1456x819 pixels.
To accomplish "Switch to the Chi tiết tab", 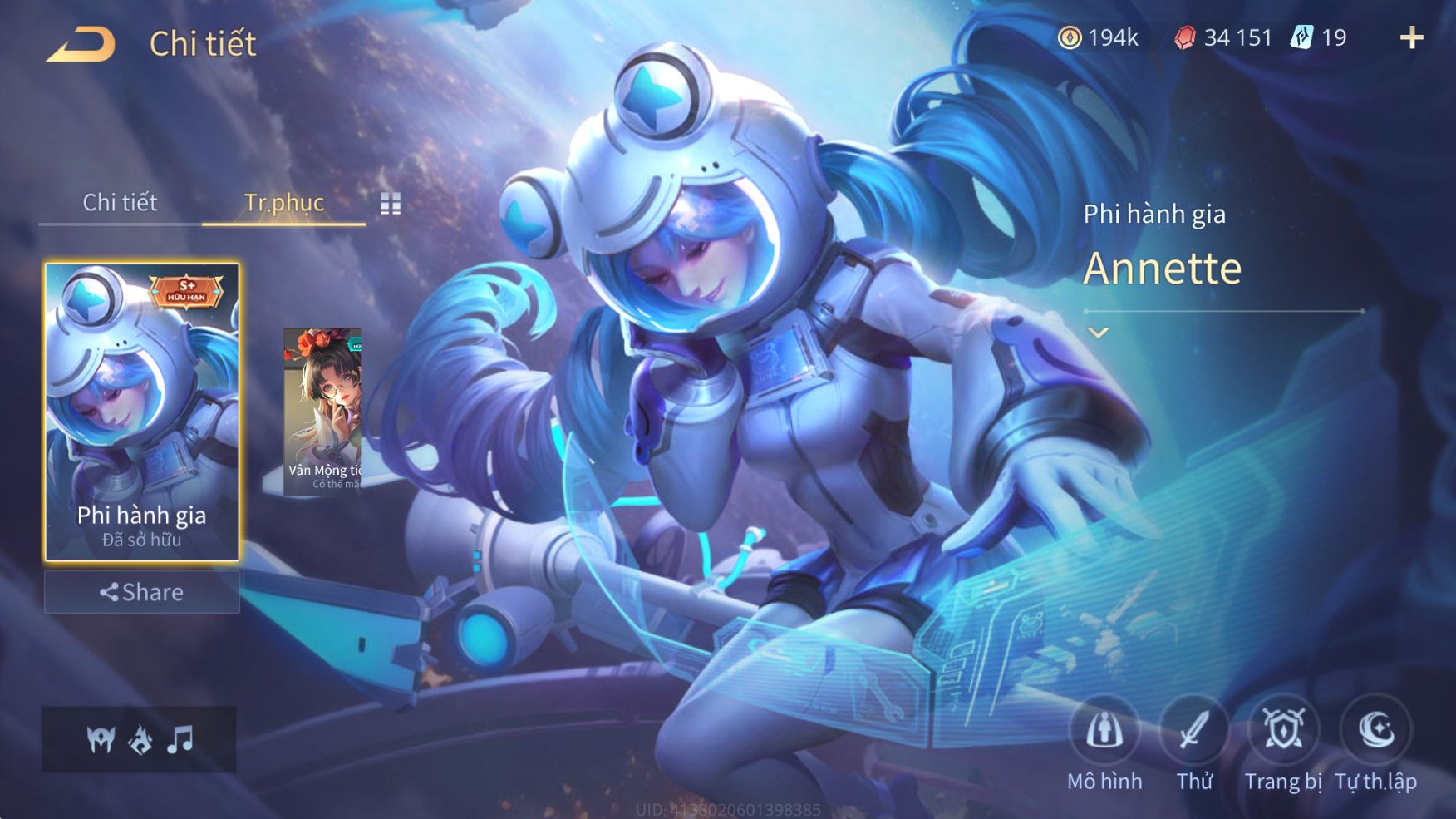I will coord(120,202).
